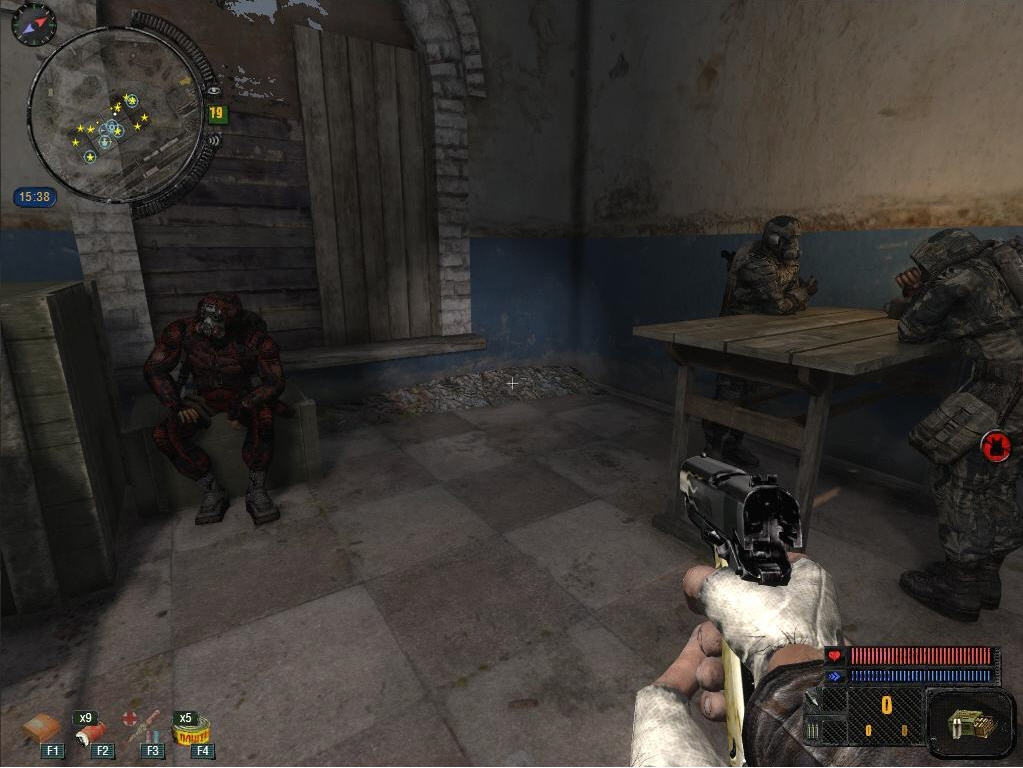Image resolution: width=1023 pixels, height=768 pixels.
Task: Use the canned food in slot F4
Action: click(x=190, y=732)
